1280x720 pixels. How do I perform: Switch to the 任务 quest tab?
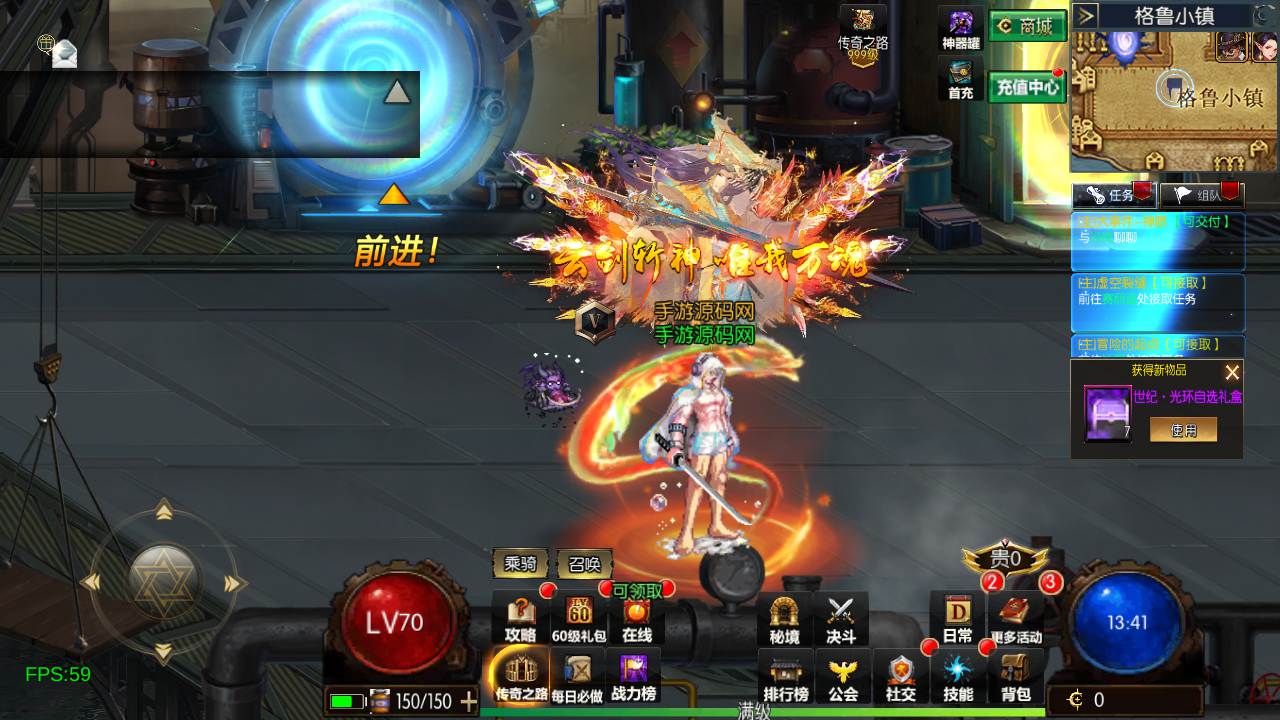coord(1113,195)
